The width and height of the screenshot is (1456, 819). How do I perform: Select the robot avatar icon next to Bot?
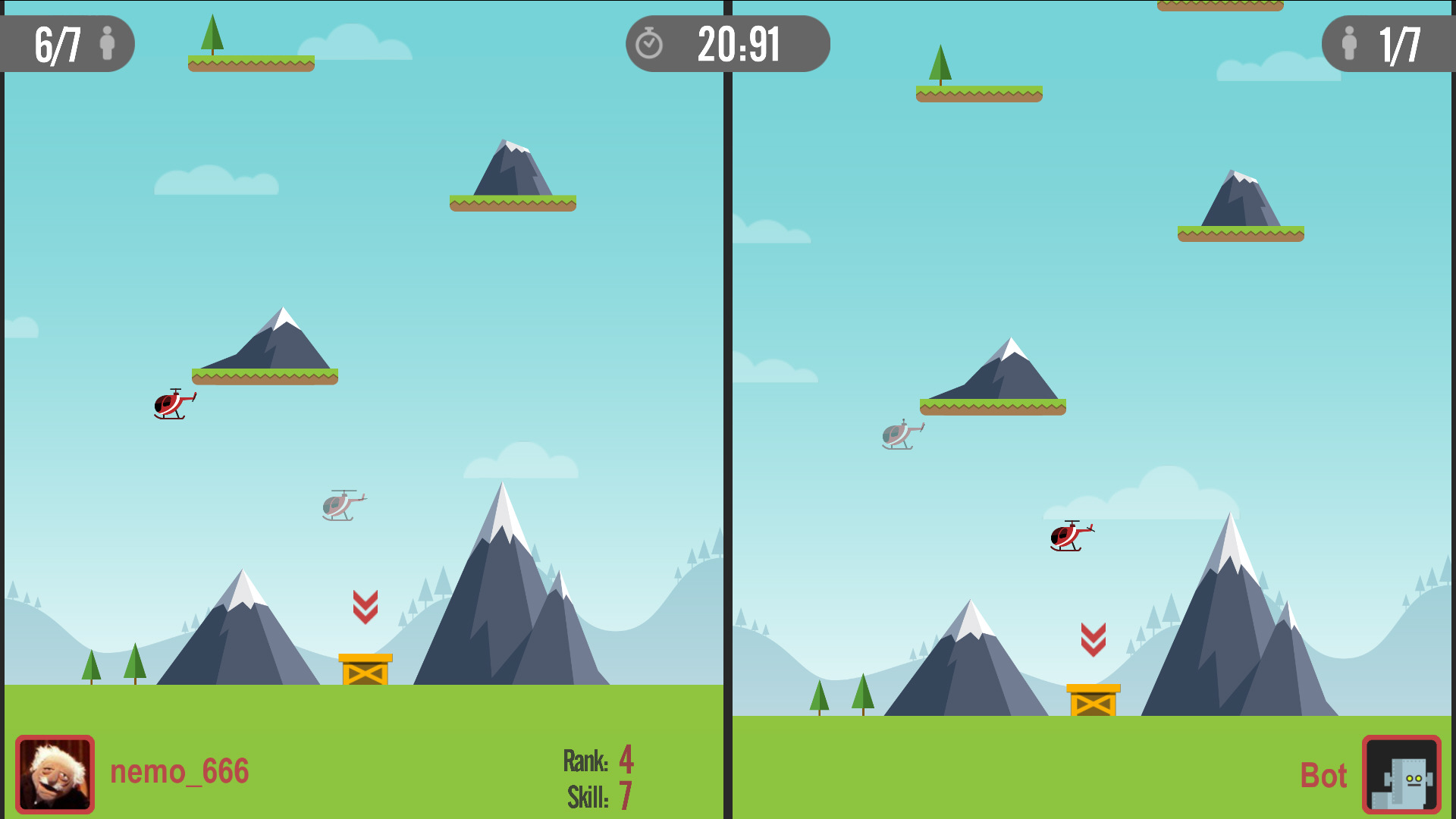pos(1402,774)
